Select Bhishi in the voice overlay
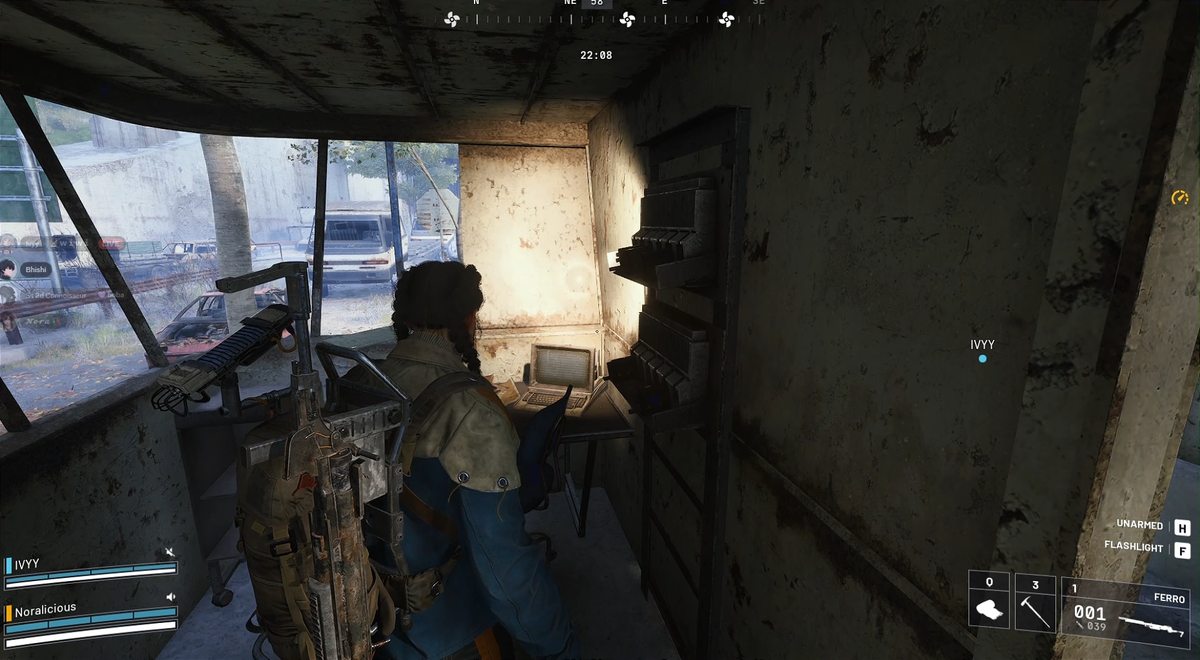 tap(36, 269)
